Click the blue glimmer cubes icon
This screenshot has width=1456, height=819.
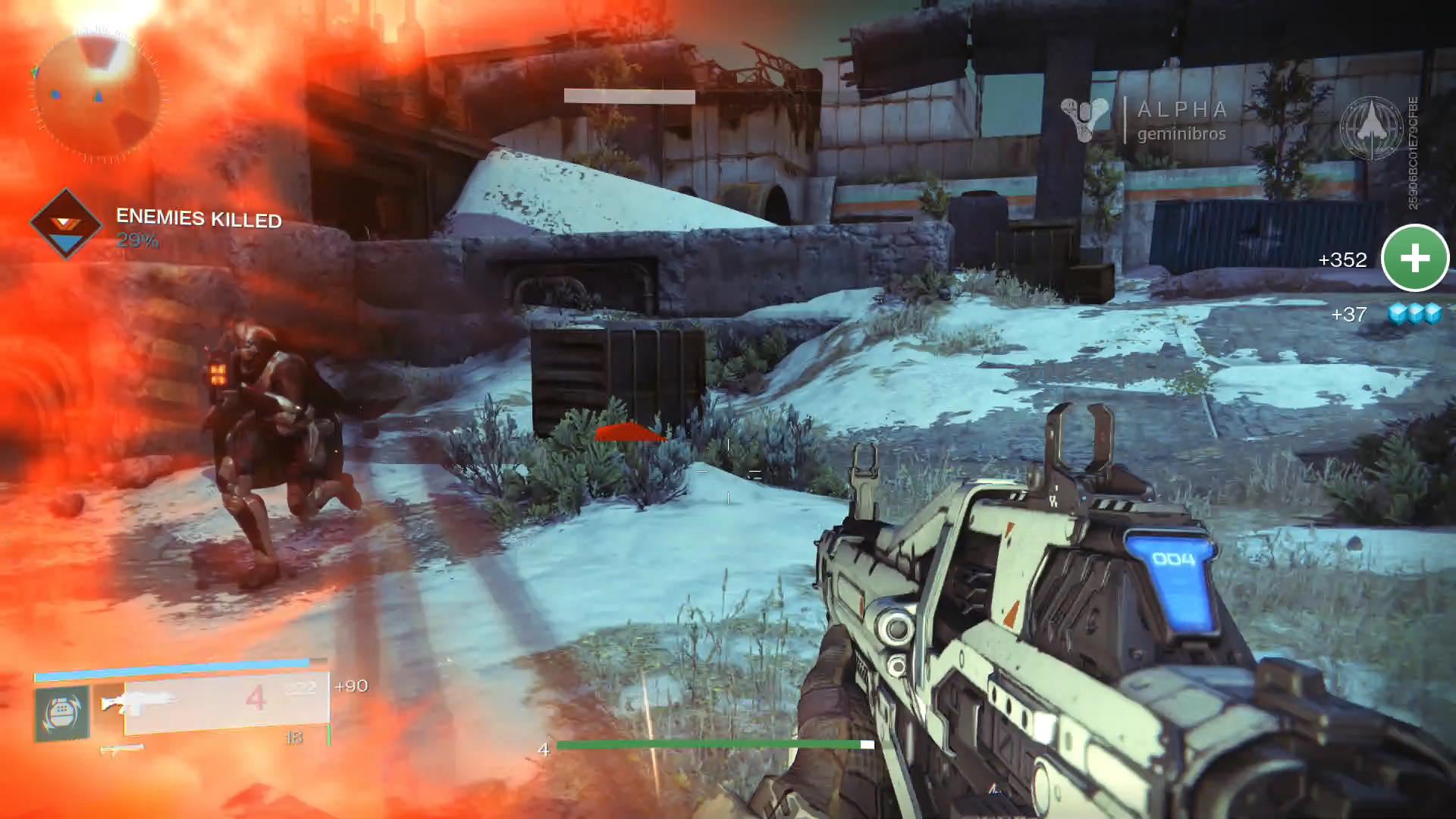point(1414,313)
